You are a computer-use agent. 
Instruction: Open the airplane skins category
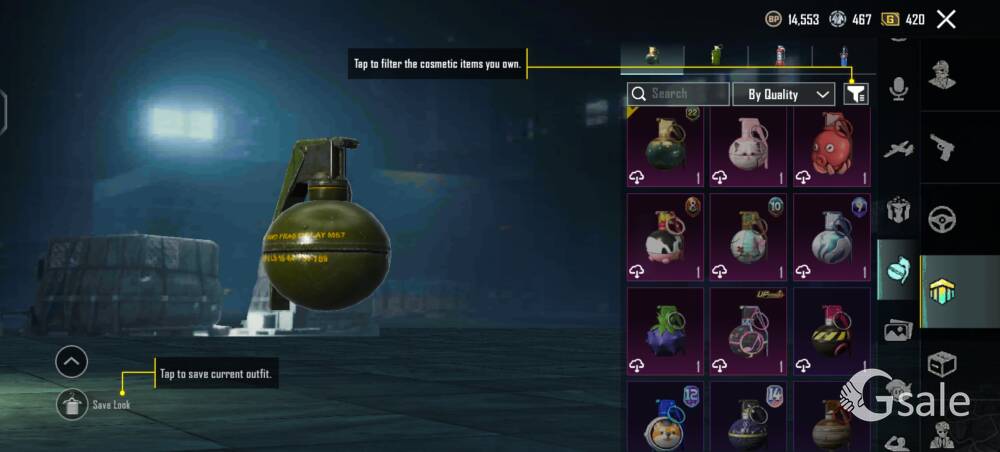898,150
